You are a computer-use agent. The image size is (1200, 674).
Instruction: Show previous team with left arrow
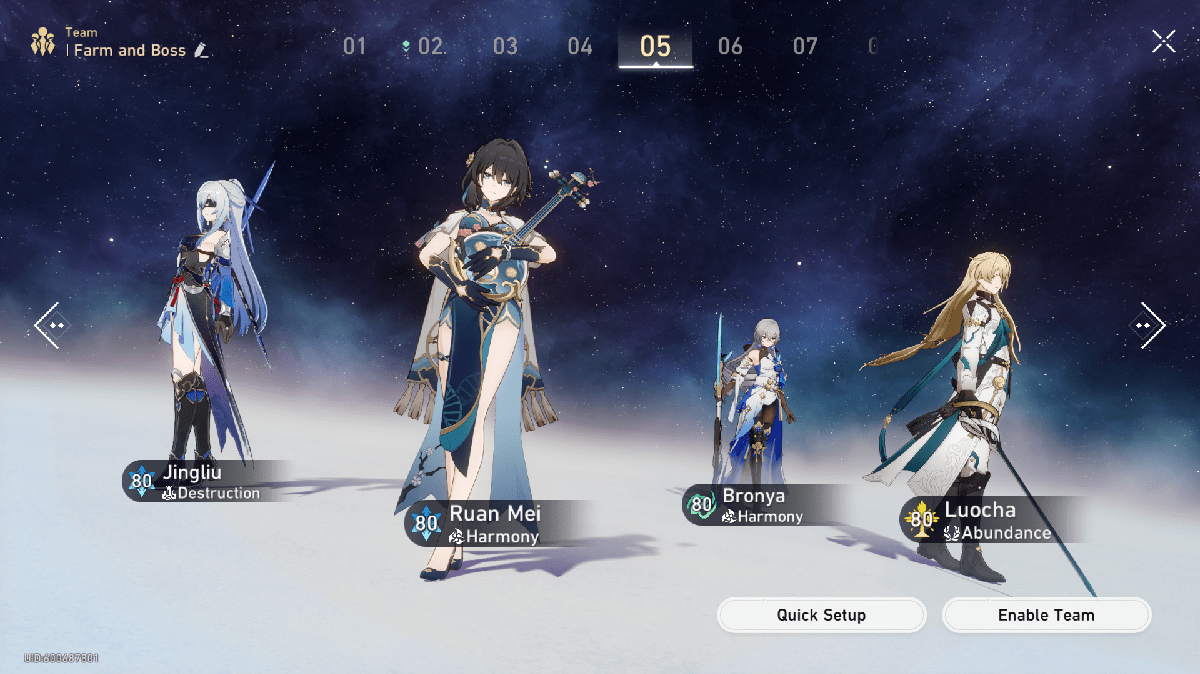pos(52,325)
